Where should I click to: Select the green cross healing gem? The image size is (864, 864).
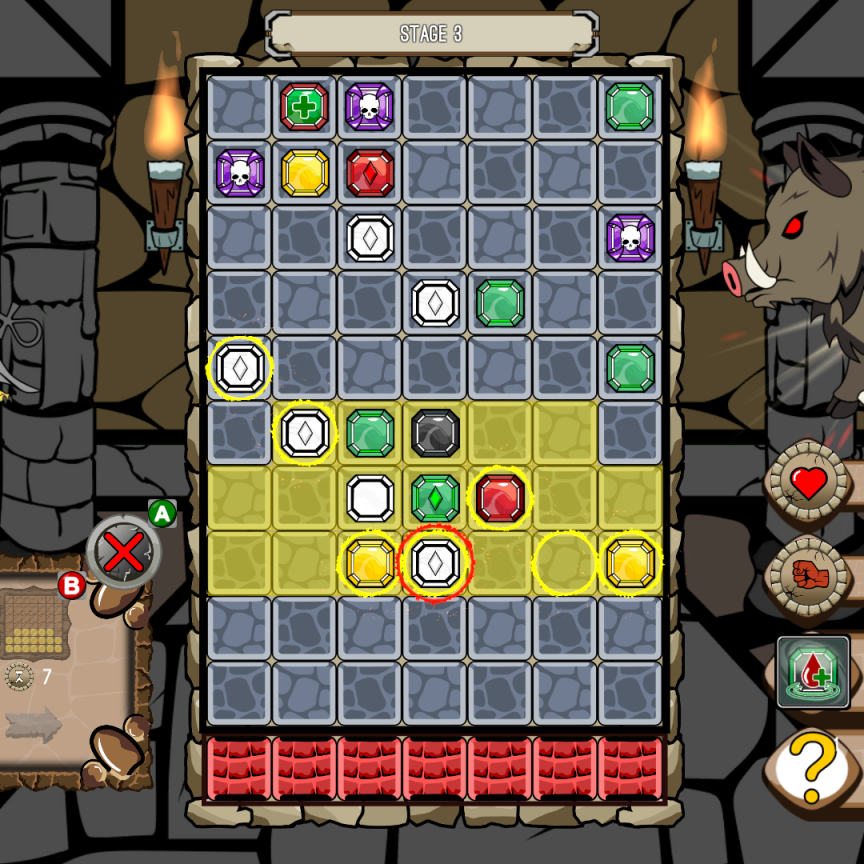[x=304, y=107]
